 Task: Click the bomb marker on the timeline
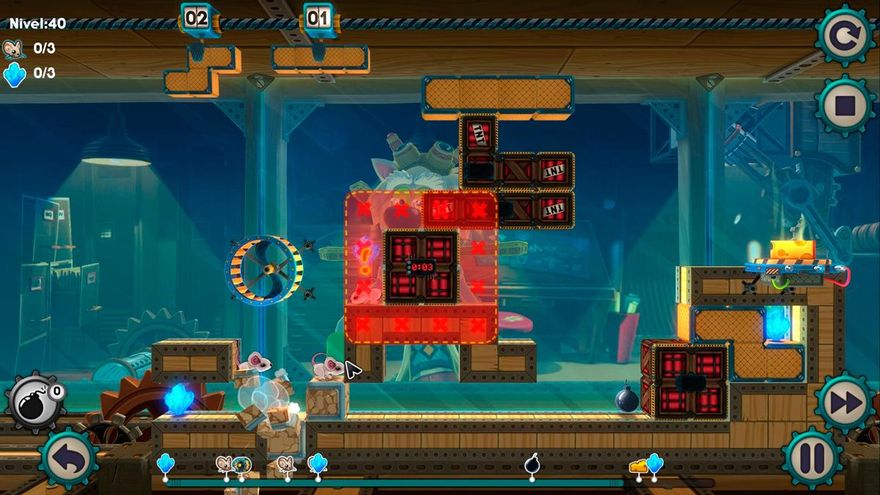[532, 464]
